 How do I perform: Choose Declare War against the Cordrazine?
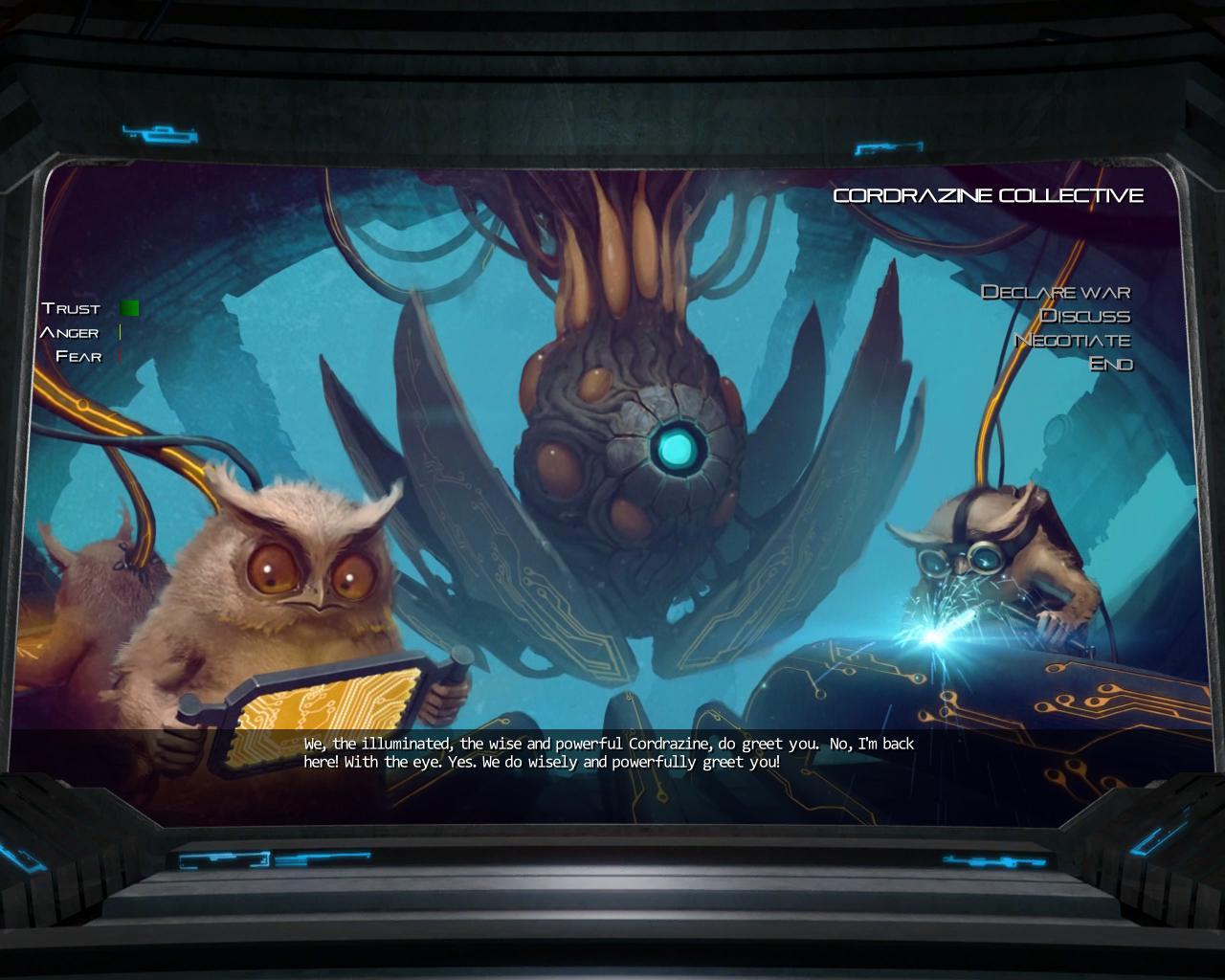click(1056, 292)
